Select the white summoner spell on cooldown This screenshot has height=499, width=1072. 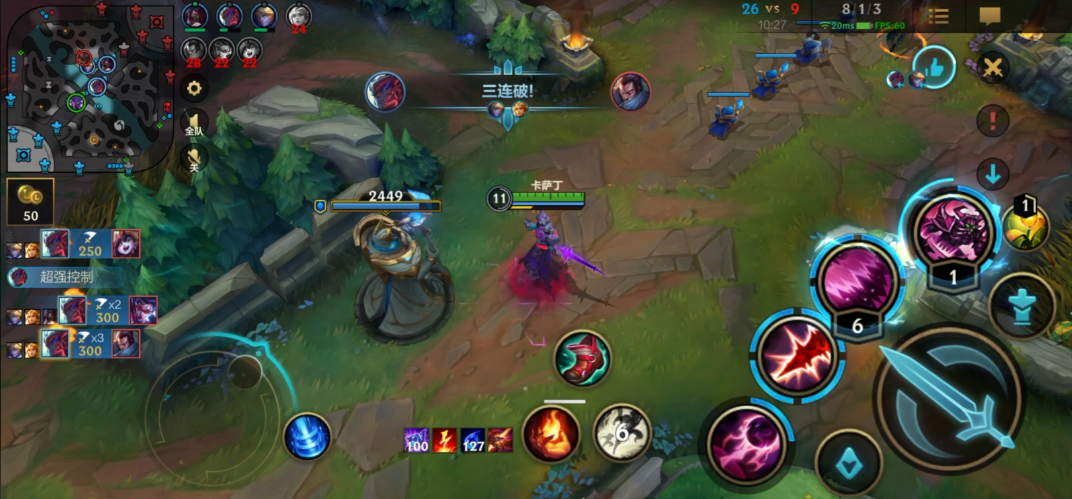622,433
